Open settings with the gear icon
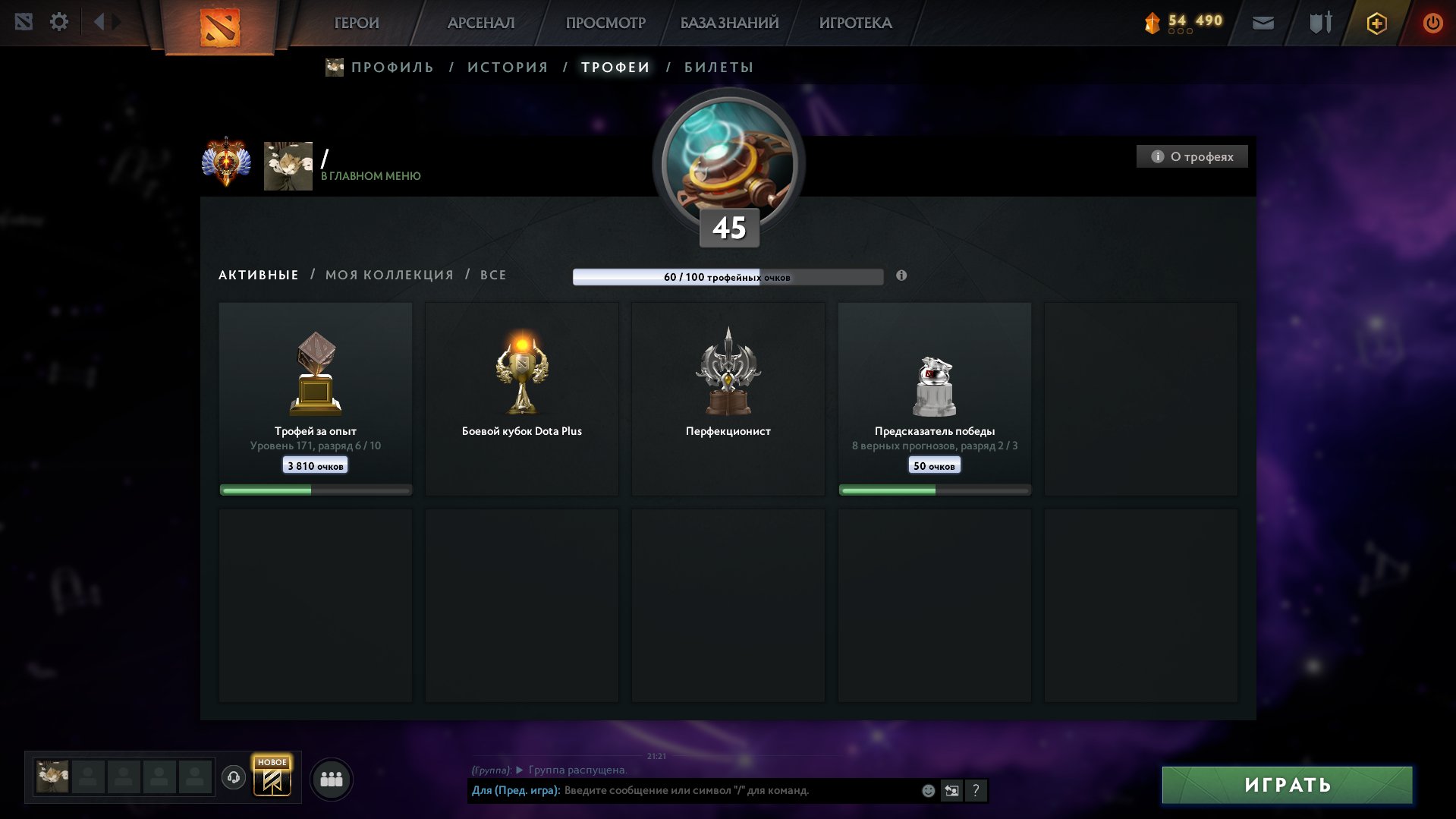Viewport: 1456px width, 819px height. click(x=58, y=22)
